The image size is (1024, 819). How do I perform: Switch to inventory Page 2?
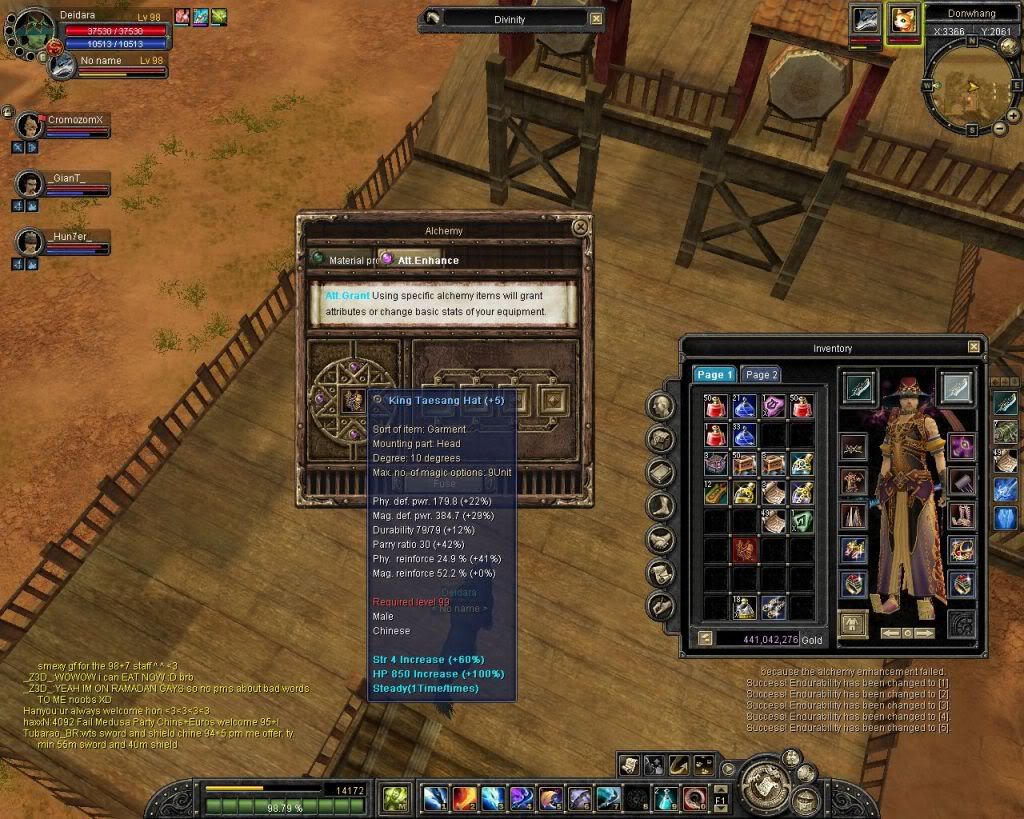click(762, 374)
